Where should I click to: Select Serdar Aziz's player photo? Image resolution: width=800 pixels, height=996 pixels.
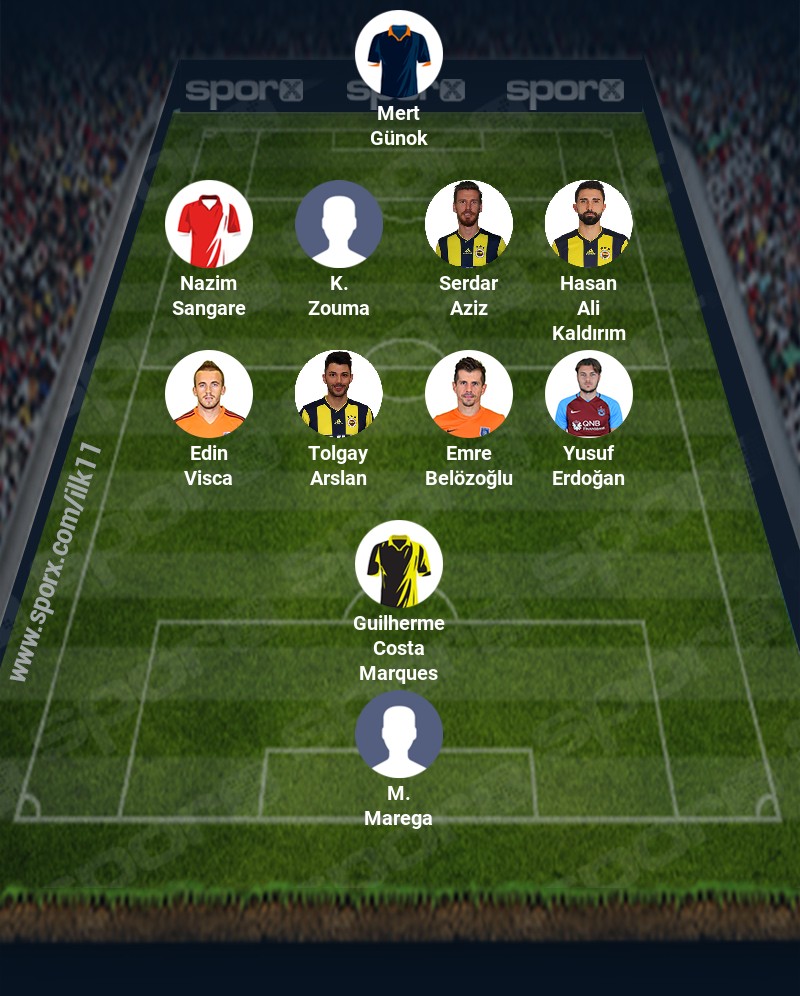(469, 224)
